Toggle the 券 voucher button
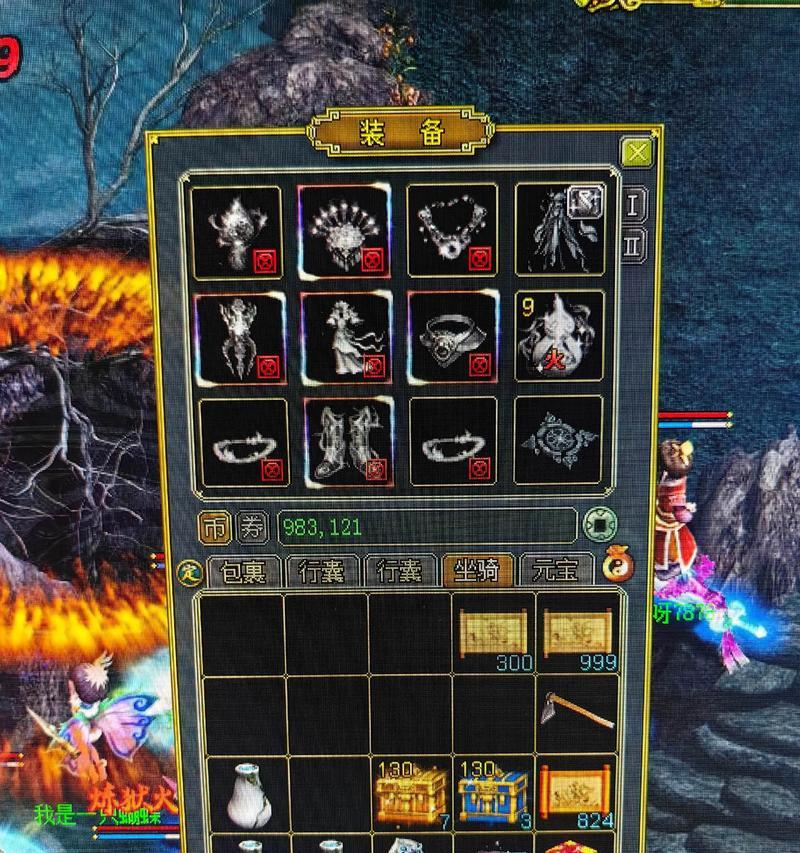 tap(253, 526)
